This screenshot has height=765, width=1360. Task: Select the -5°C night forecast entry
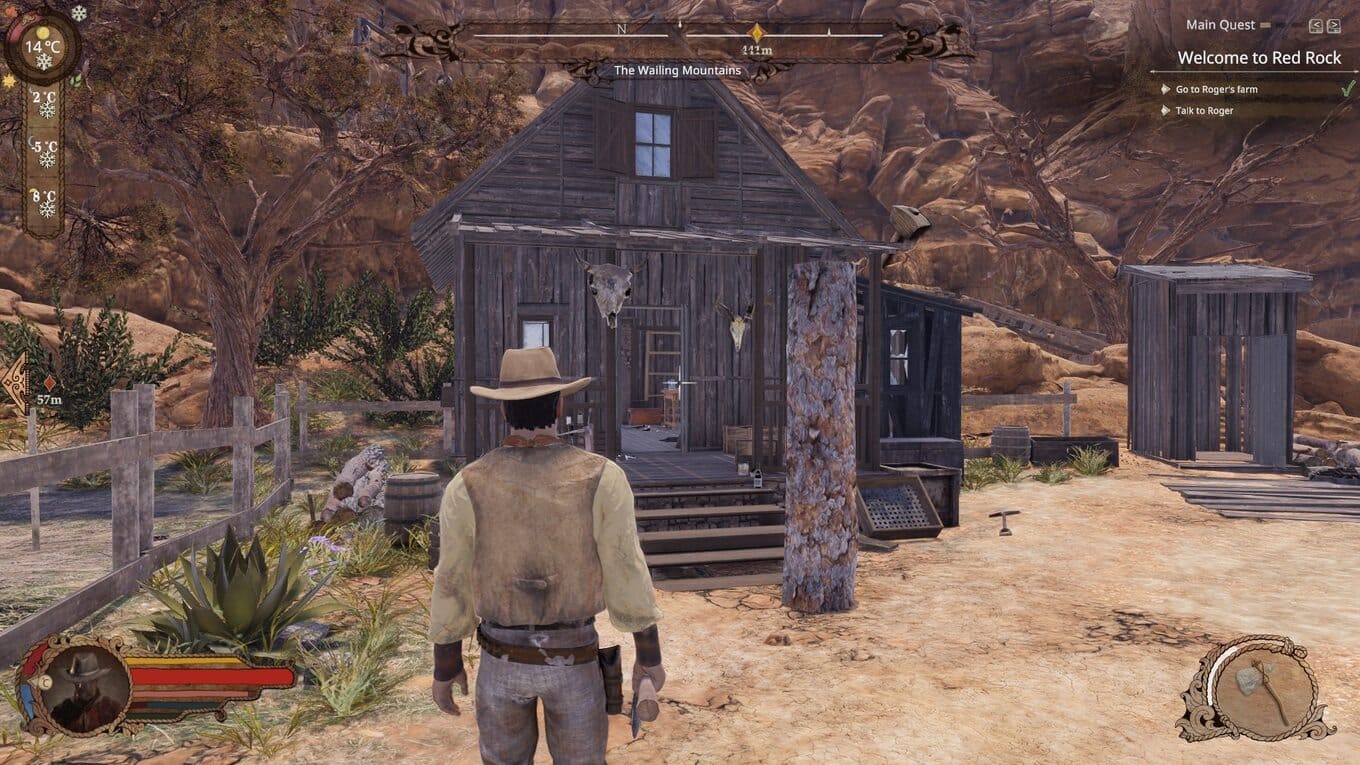[x=44, y=152]
